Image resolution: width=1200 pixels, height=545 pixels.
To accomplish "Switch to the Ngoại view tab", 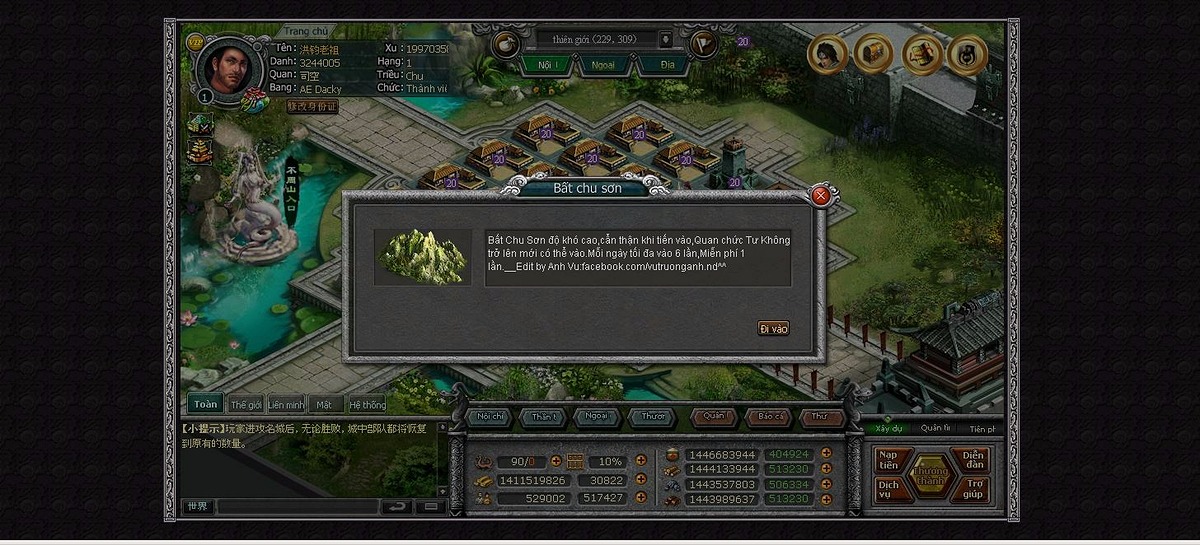I will (604, 65).
